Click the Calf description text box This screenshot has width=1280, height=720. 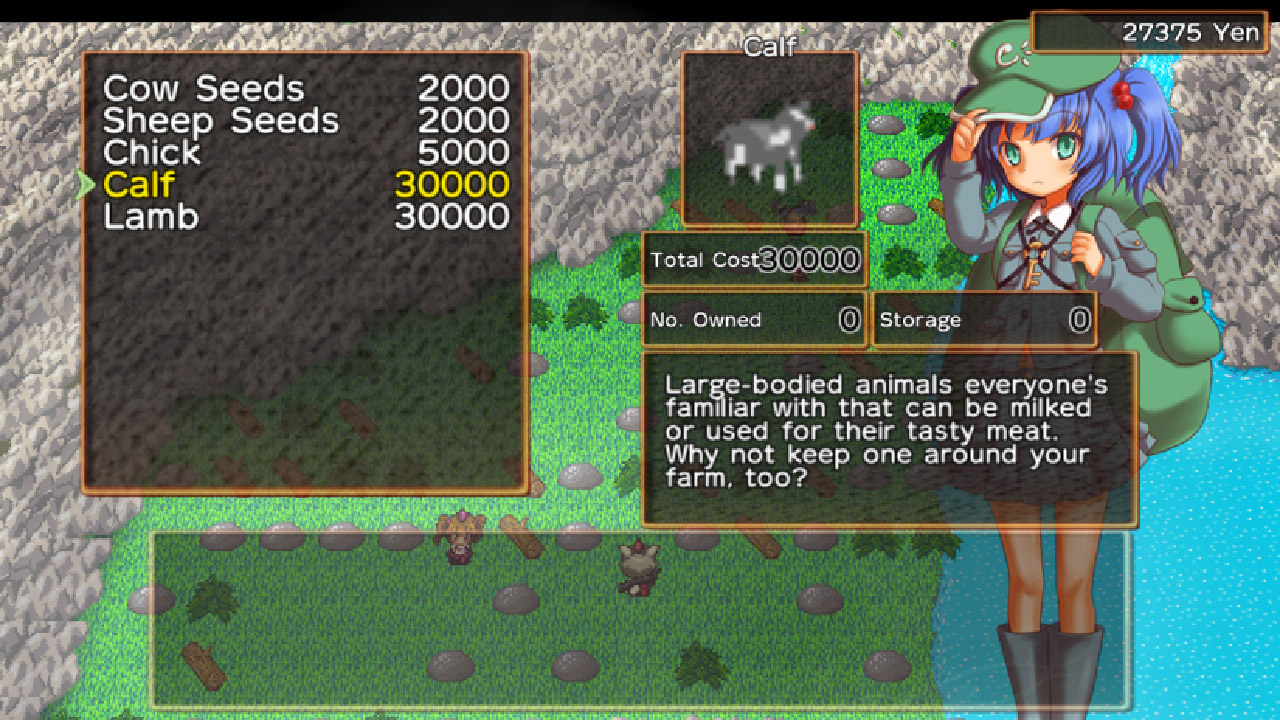tap(890, 430)
